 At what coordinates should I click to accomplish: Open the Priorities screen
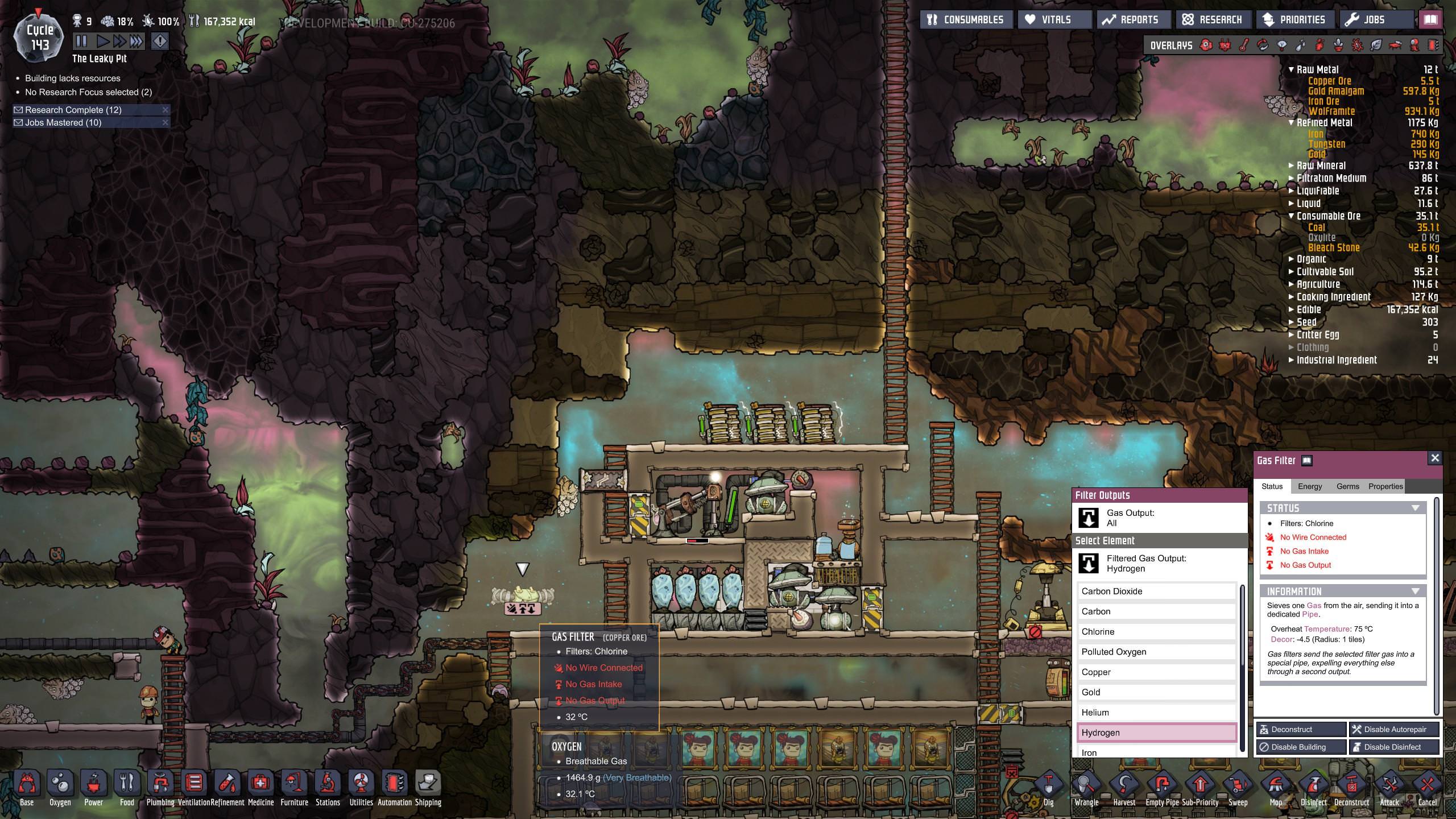pyautogui.click(x=1293, y=20)
